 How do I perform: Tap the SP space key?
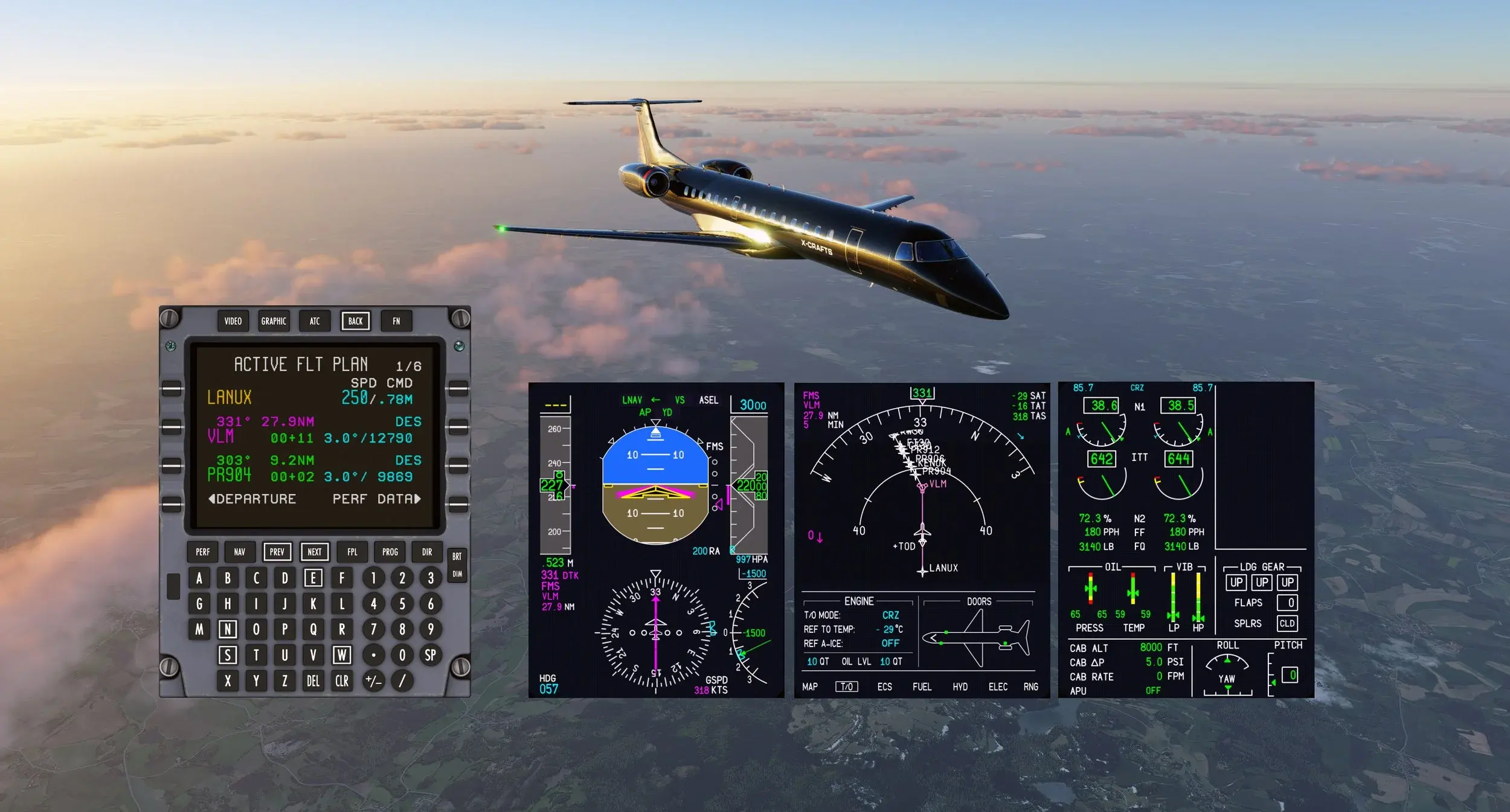[x=430, y=655]
